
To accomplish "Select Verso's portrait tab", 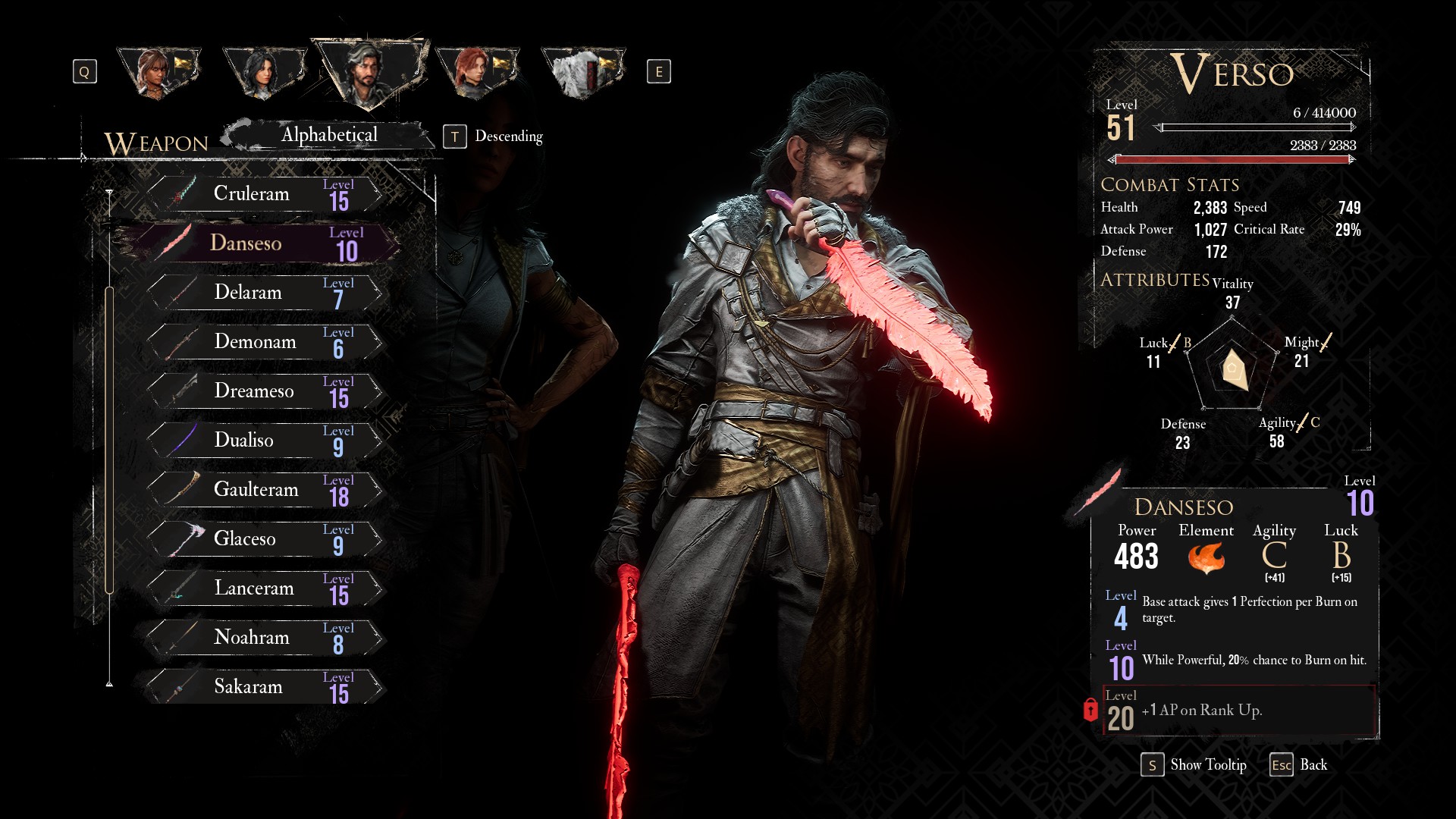I will (x=369, y=71).
